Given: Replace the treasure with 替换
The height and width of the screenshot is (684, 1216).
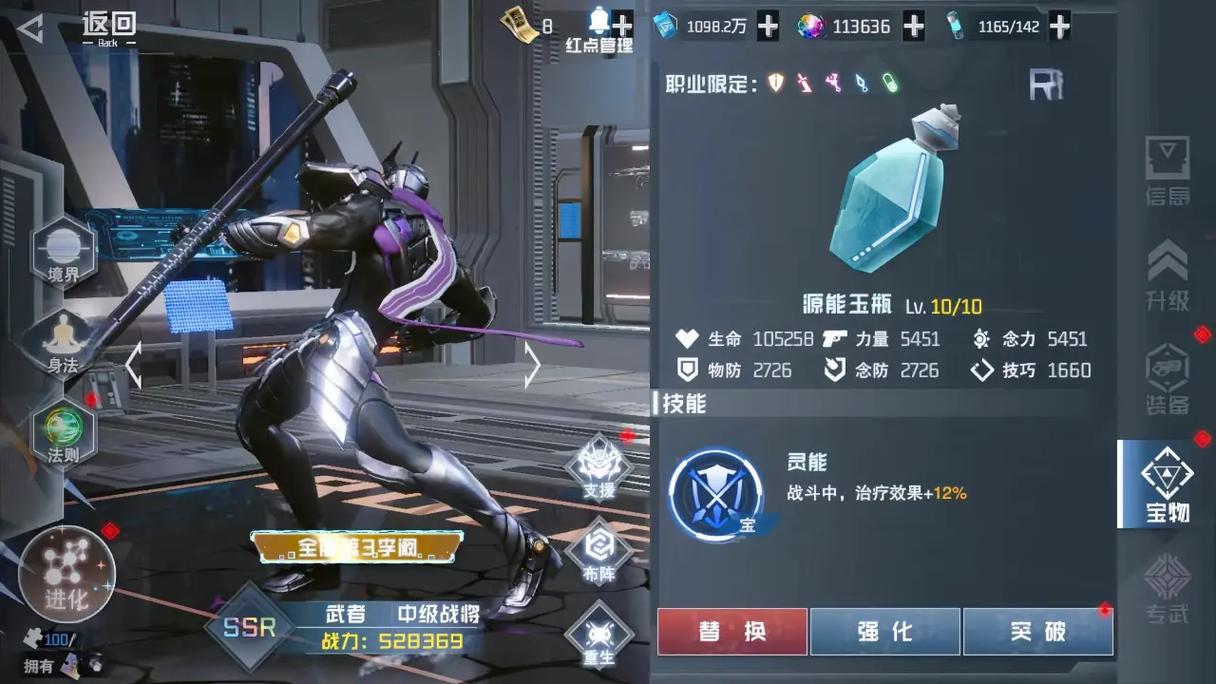Looking at the screenshot, I should [x=732, y=632].
